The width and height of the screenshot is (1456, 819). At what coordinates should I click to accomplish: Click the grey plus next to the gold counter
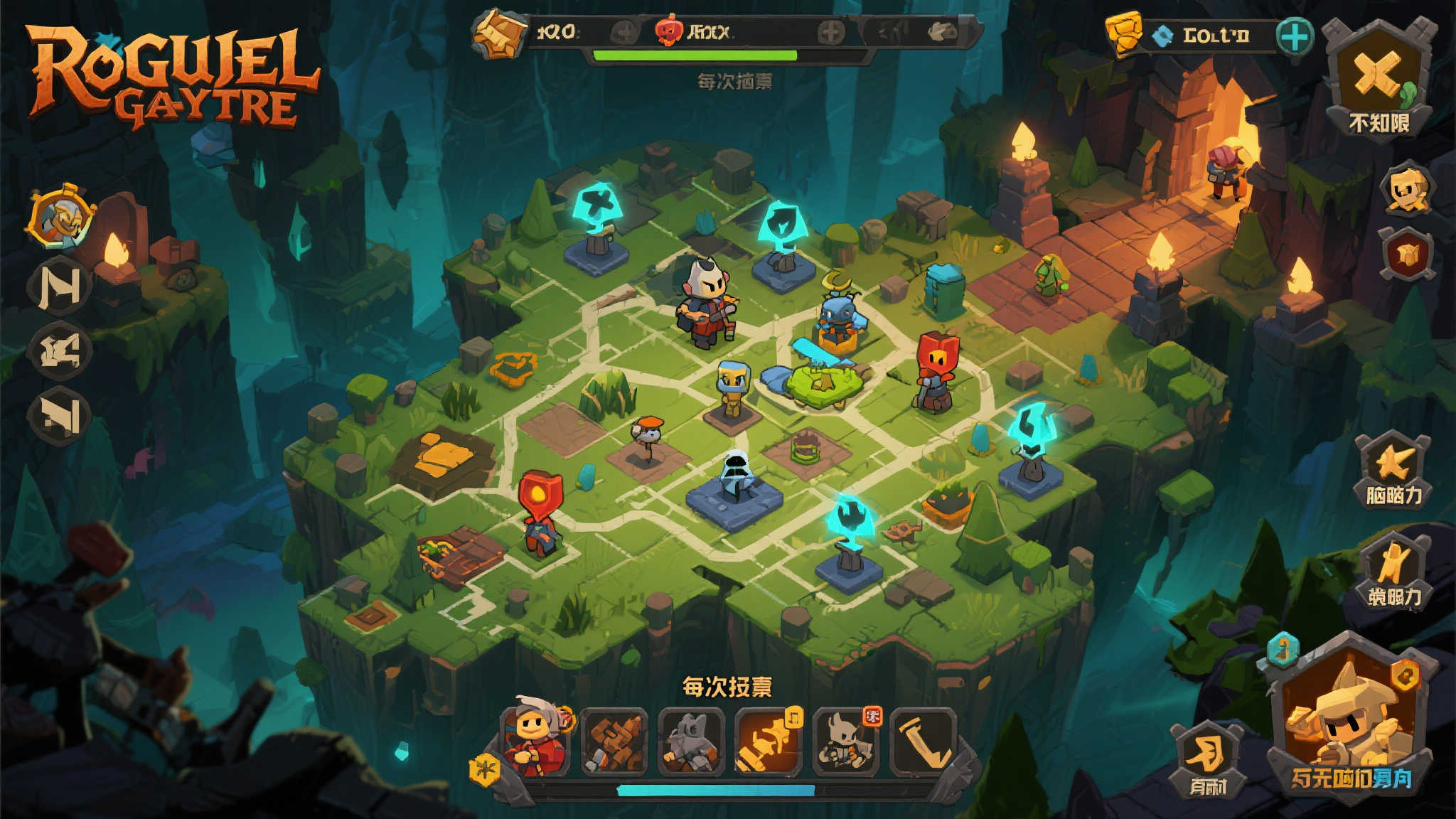(x=623, y=32)
